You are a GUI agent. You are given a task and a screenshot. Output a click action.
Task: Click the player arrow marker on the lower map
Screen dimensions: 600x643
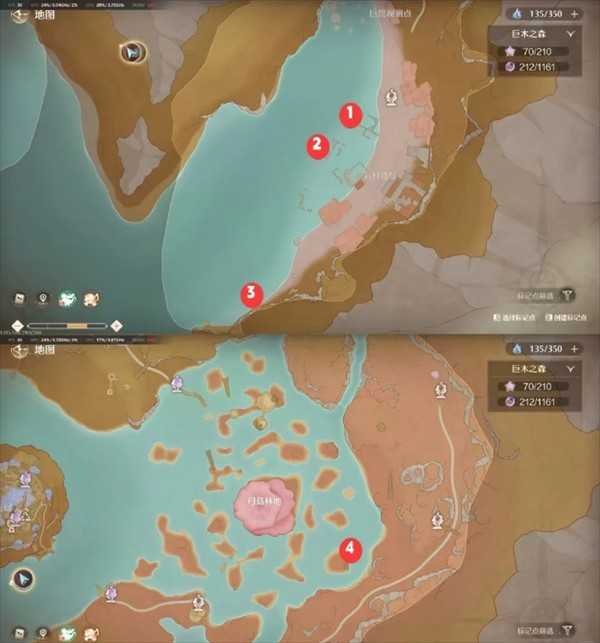coord(21,578)
